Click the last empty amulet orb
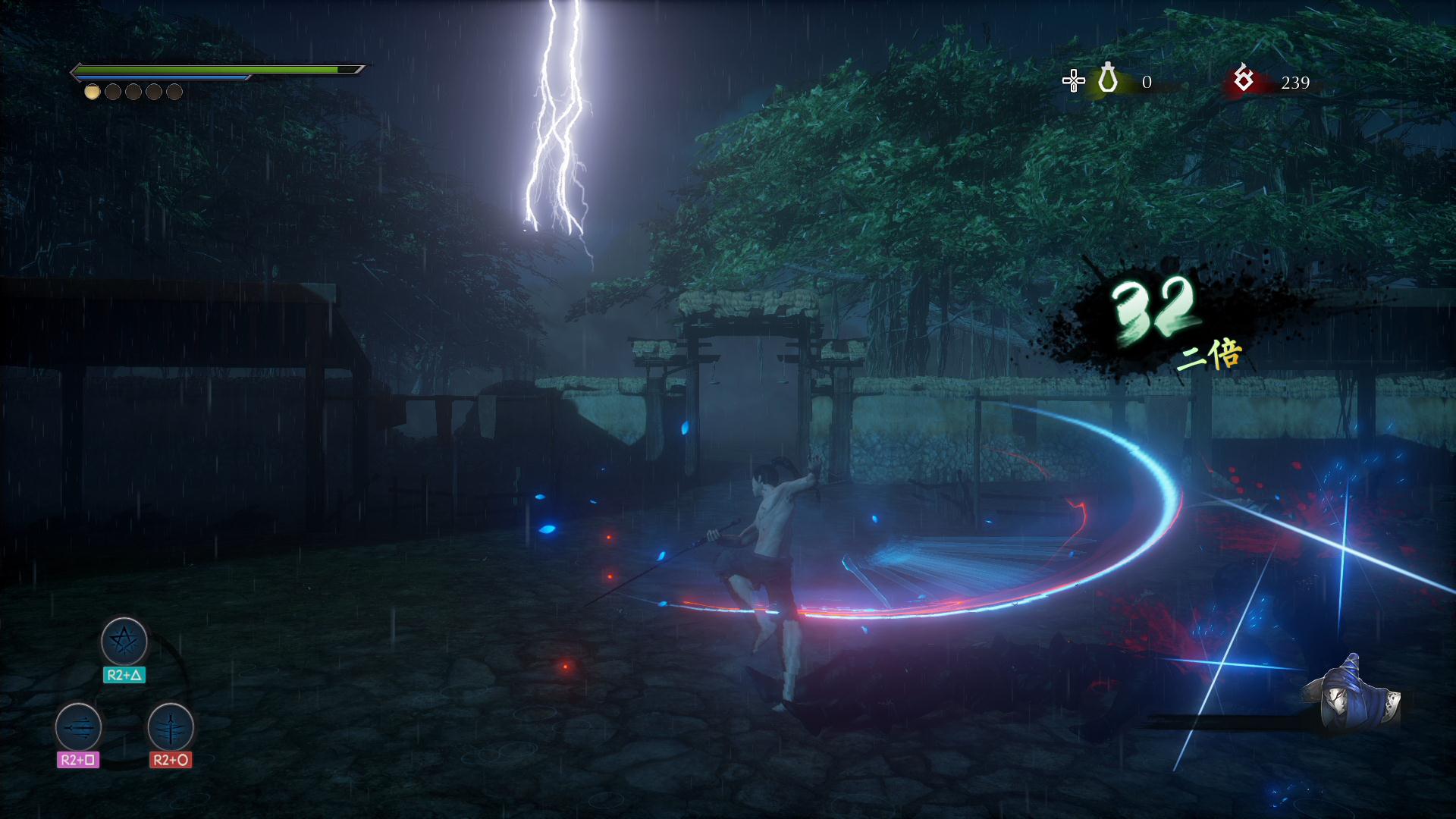Image resolution: width=1456 pixels, height=819 pixels. pyautogui.click(x=174, y=92)
